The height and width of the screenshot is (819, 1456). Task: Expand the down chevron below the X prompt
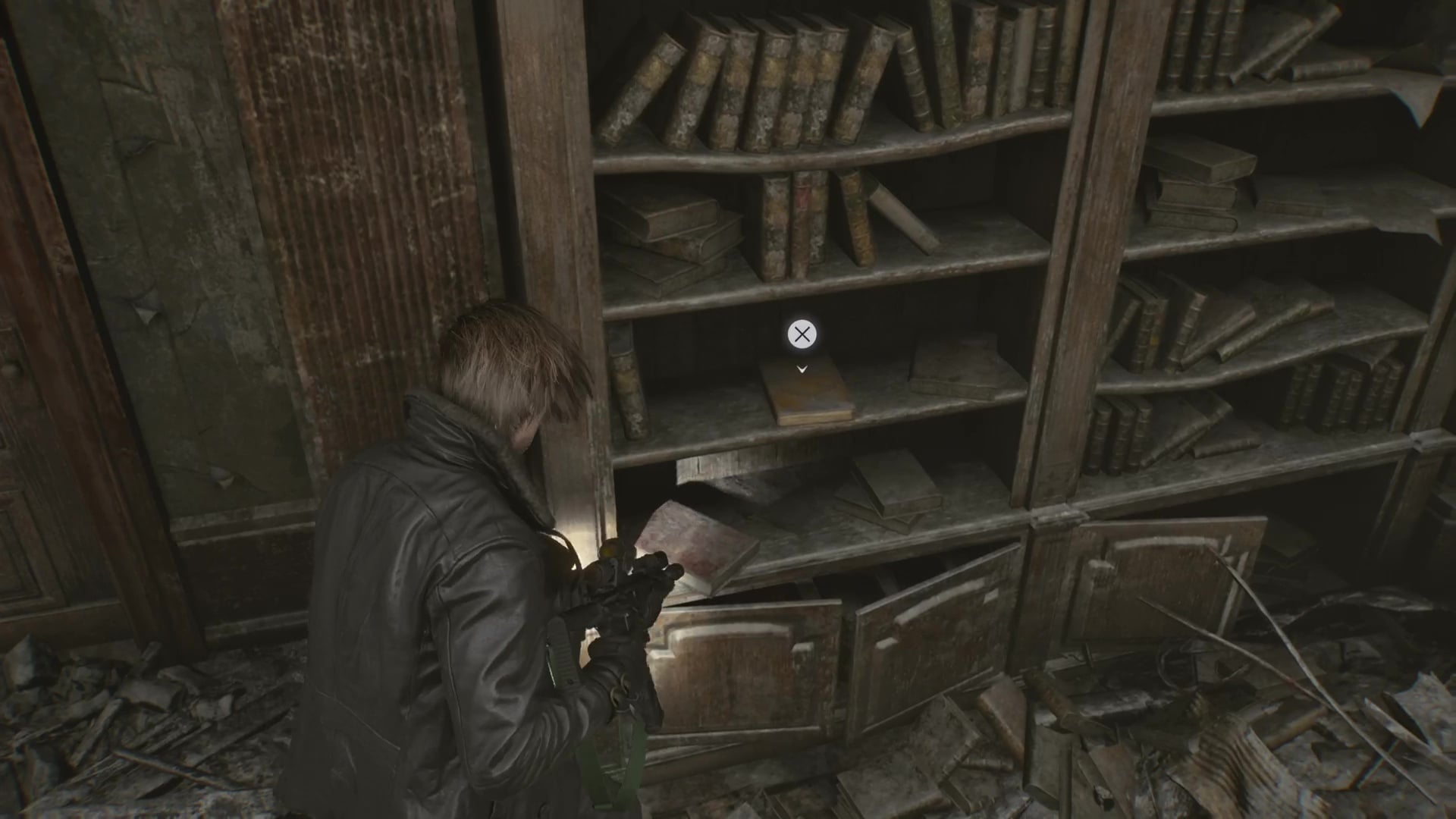click(x=802, y=369)
